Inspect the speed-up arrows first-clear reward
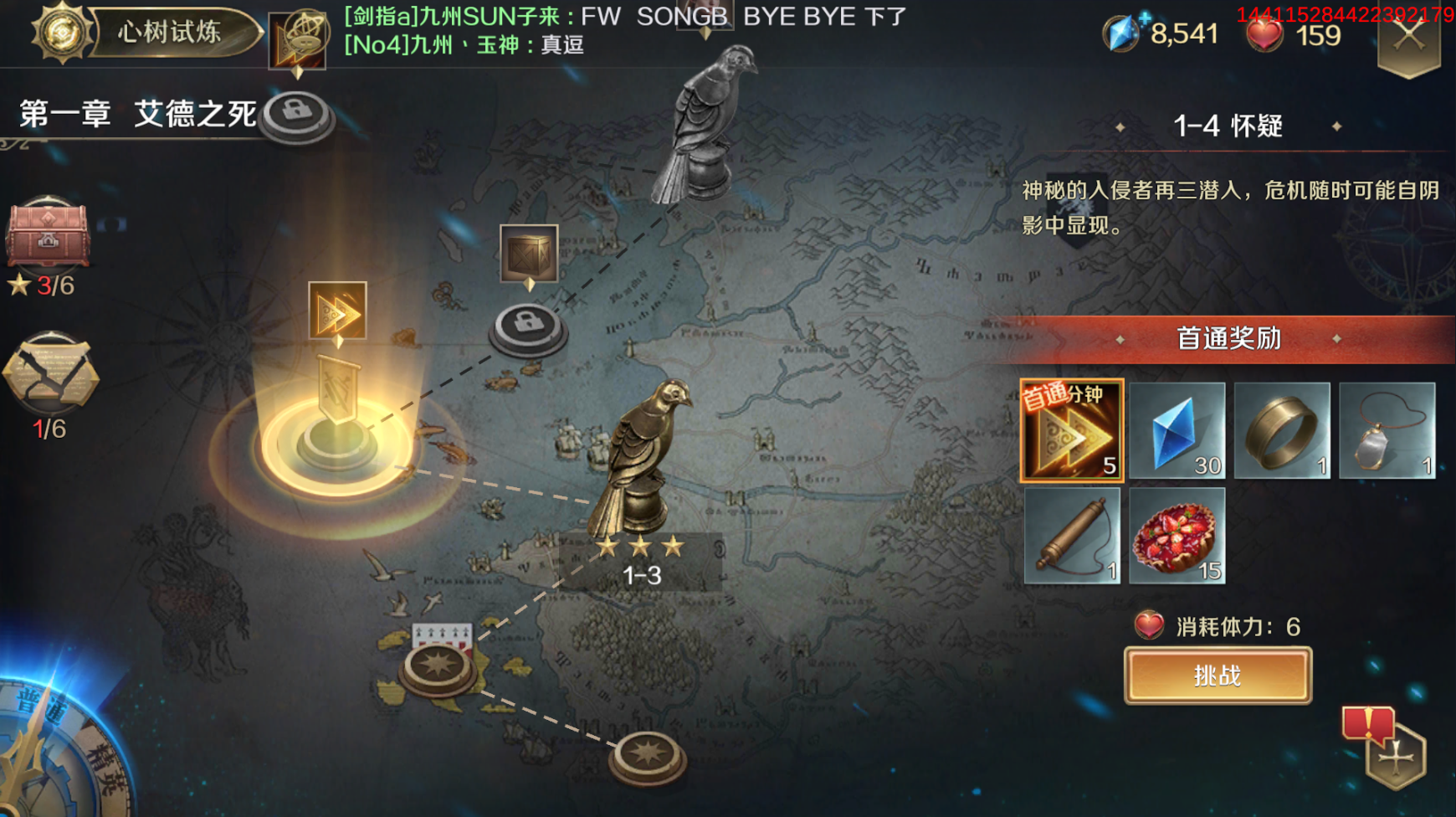This screenshot has width=1456, height=817. click(1072, 430)
